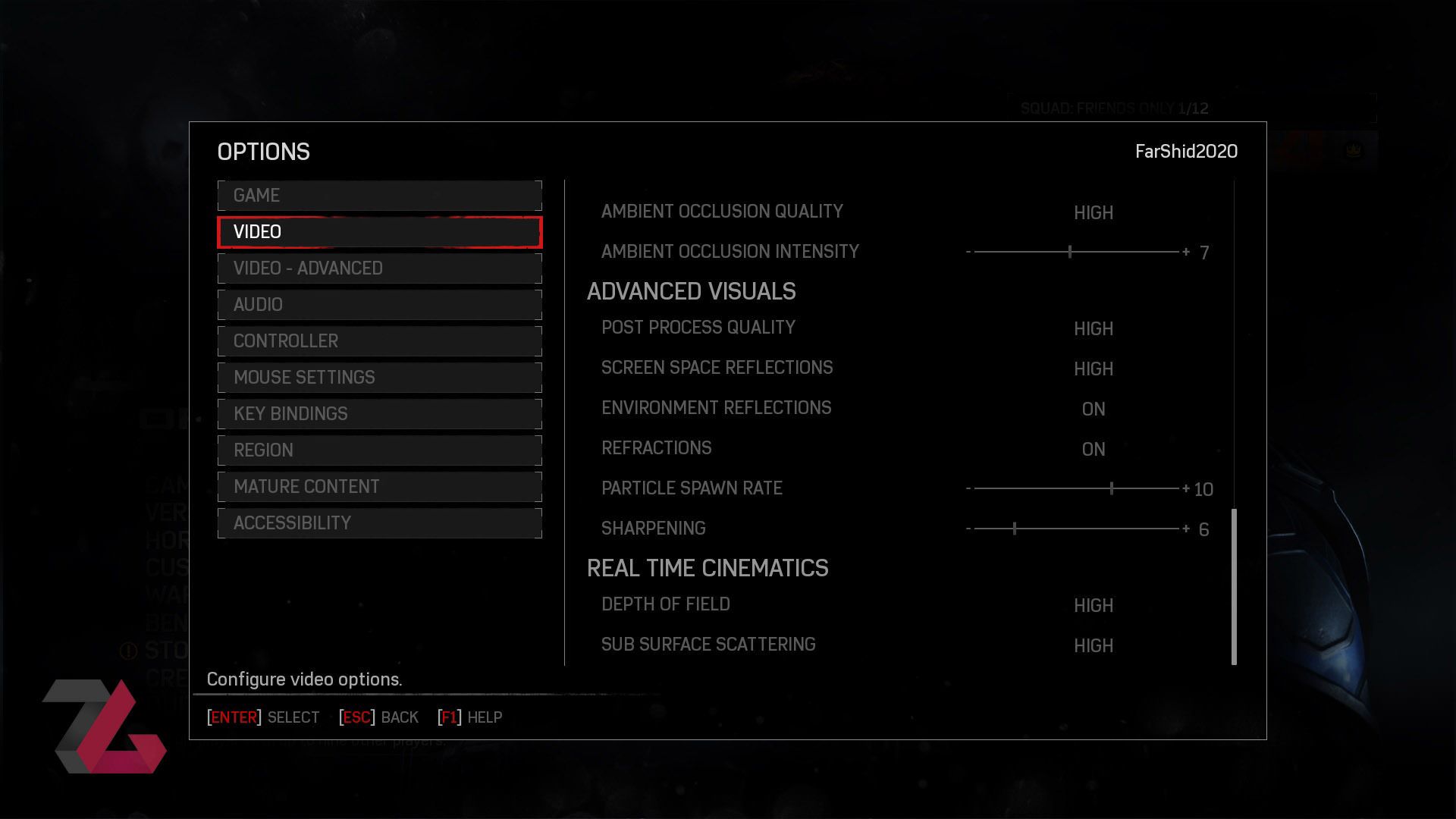Switch to Video - Advanced settings
Viewport: 1456px width, 819px height.
[379, 268]
